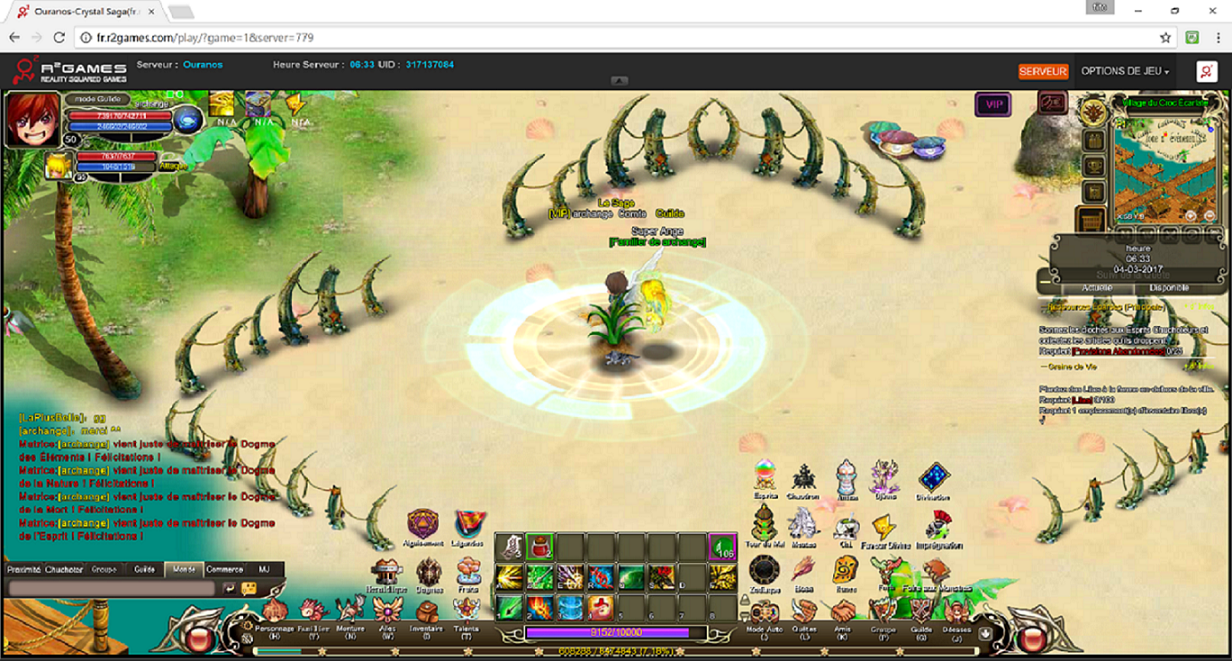Switch chat to the Guilde tab
This screenshot has width=1232, height=661.
pyautogui.click(x=144, y=569)
